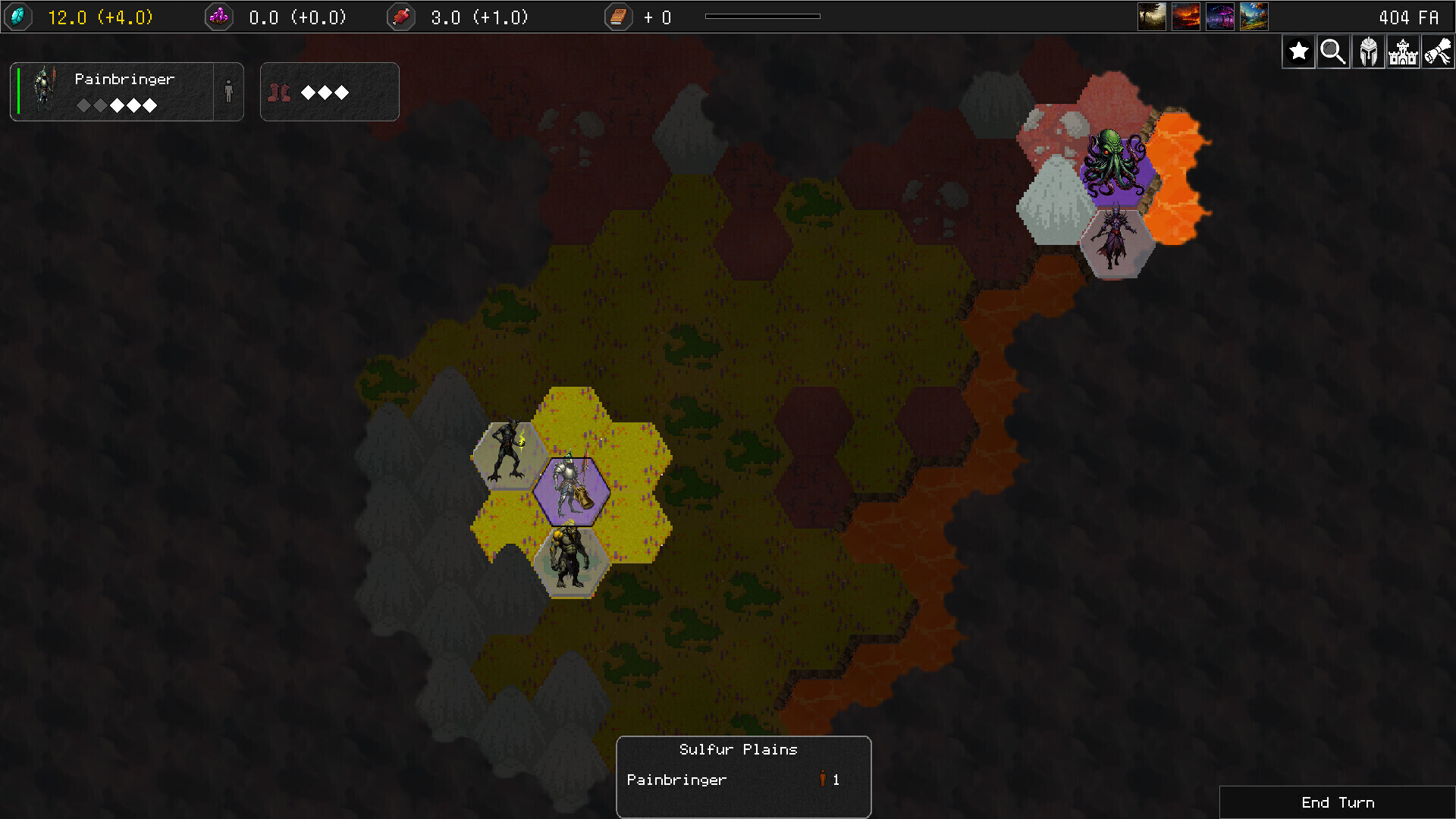Screen dimensions: 1456x819
Task: Select the helmet military icon
Action: click(1368, 52)
